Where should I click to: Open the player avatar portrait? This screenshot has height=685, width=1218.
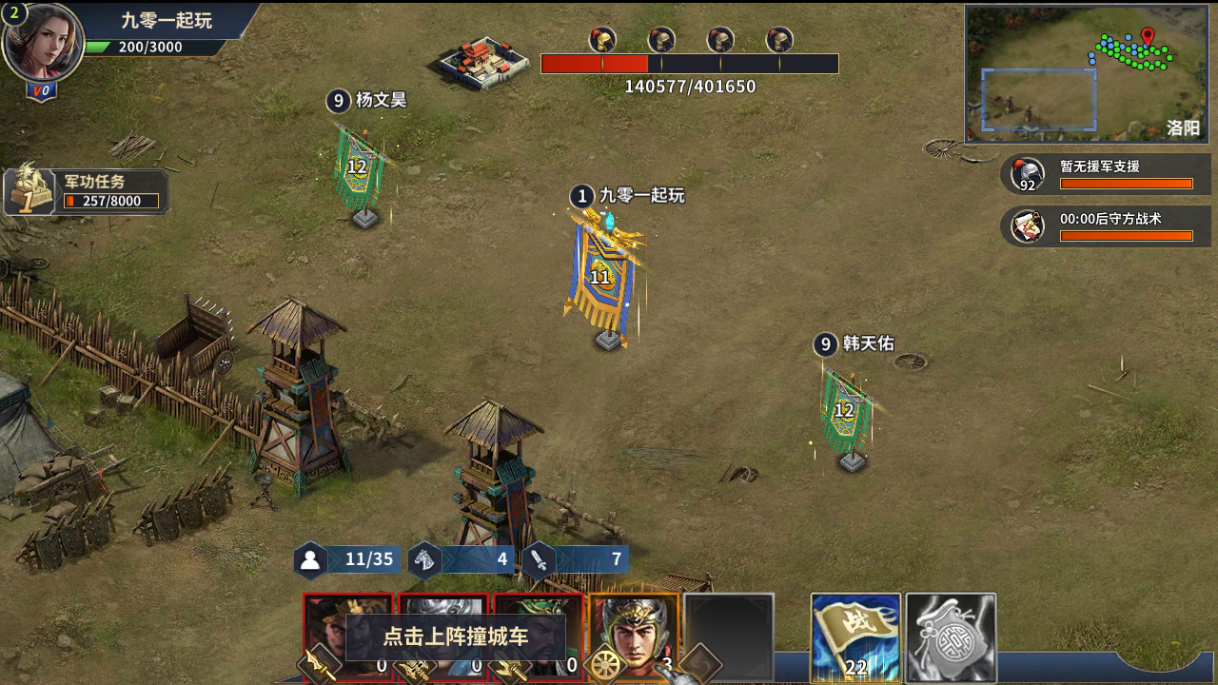pyautogui.click(x=43, y=42)
